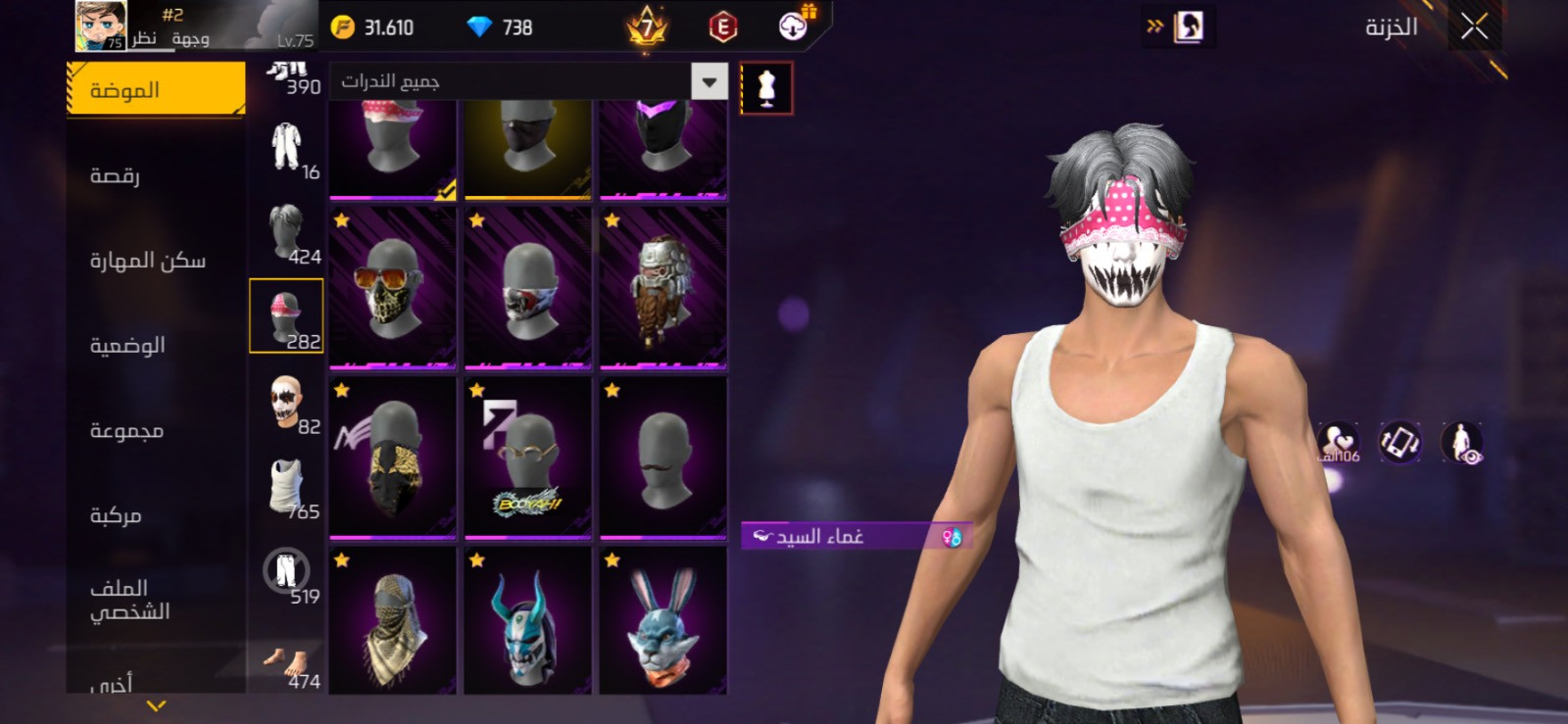Switch to the مجموعة collection tab
The width and height of the screenshot is (1568, 724).
click(x=126, y=430)
